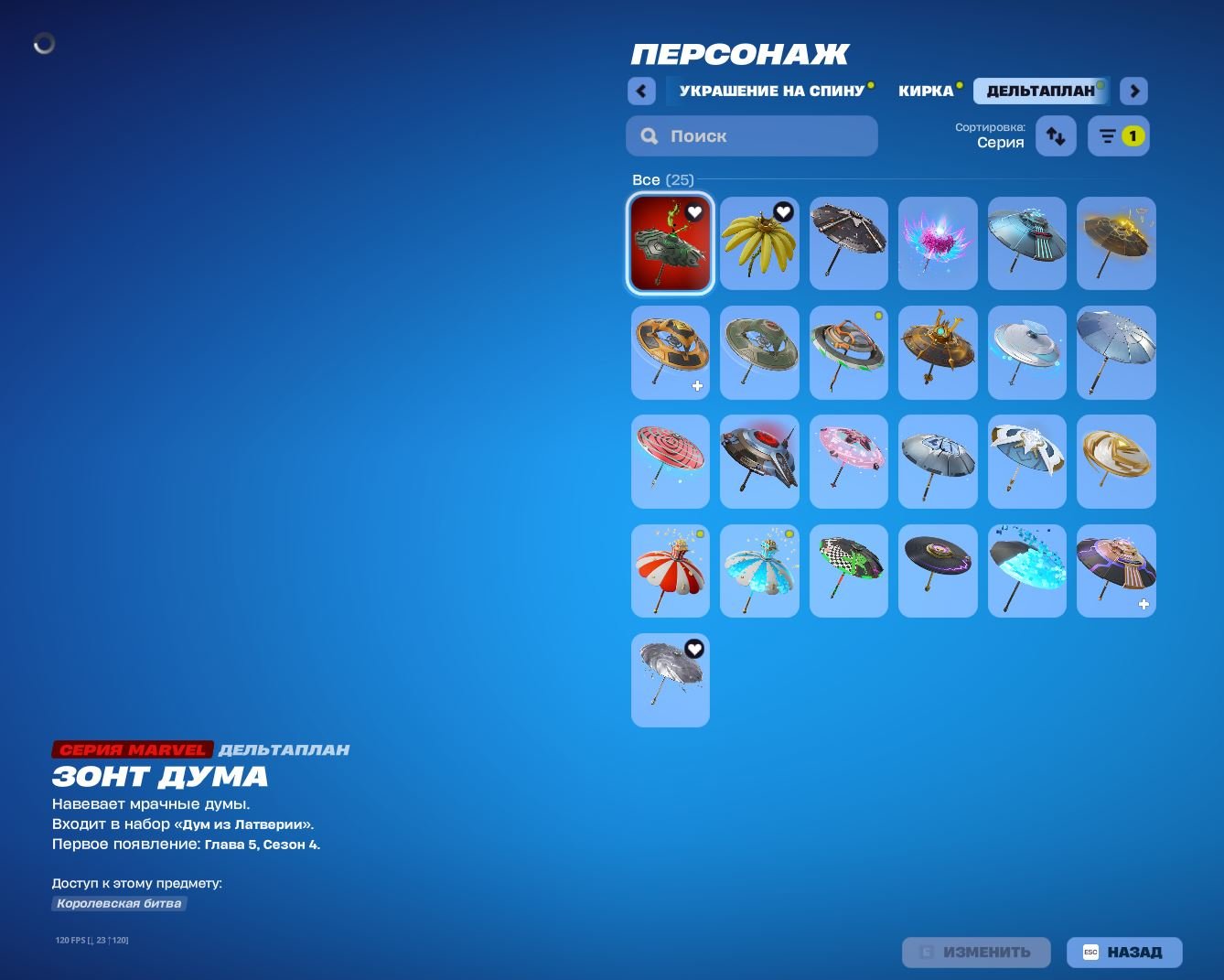Click the right arrow to next category
The image size is (1224, 980).
pos(1133,91)
